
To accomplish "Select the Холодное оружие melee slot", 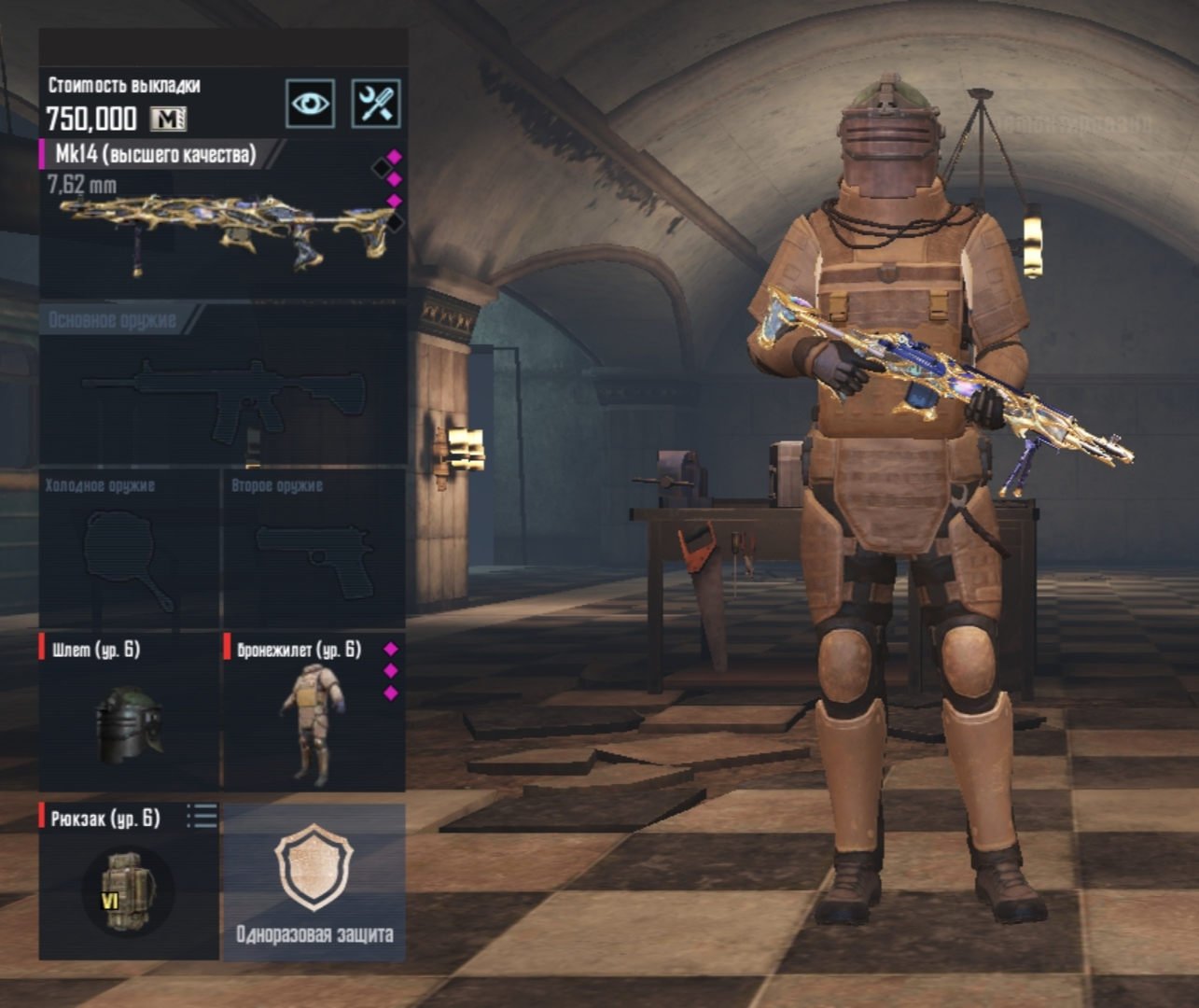I will (x=129, y=551).
